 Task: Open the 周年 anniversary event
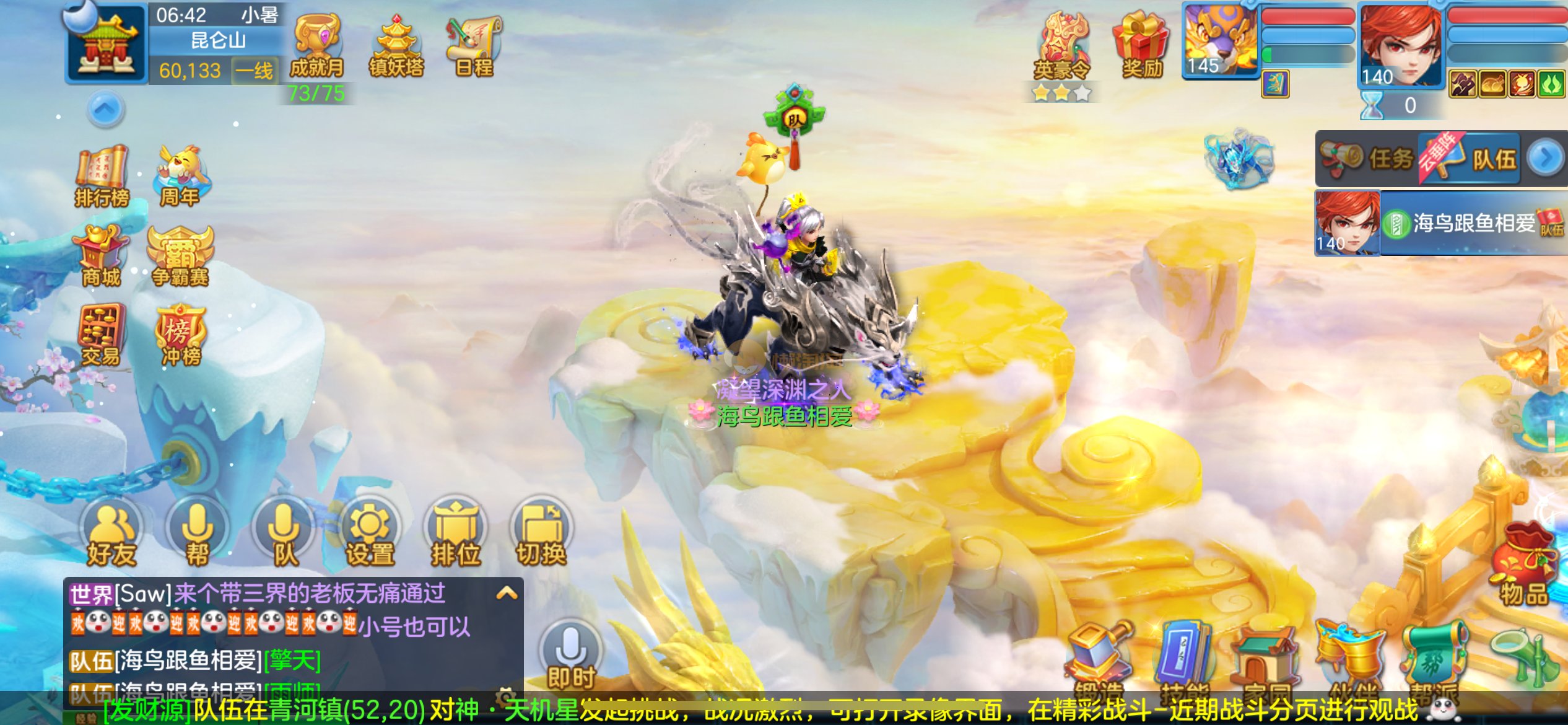coord(181,175)
